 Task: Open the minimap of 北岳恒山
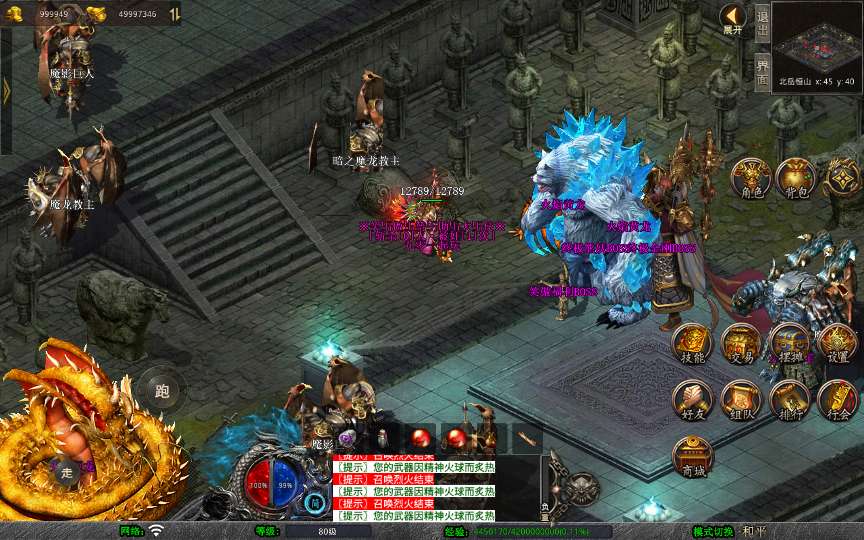[x=816, y=38]
